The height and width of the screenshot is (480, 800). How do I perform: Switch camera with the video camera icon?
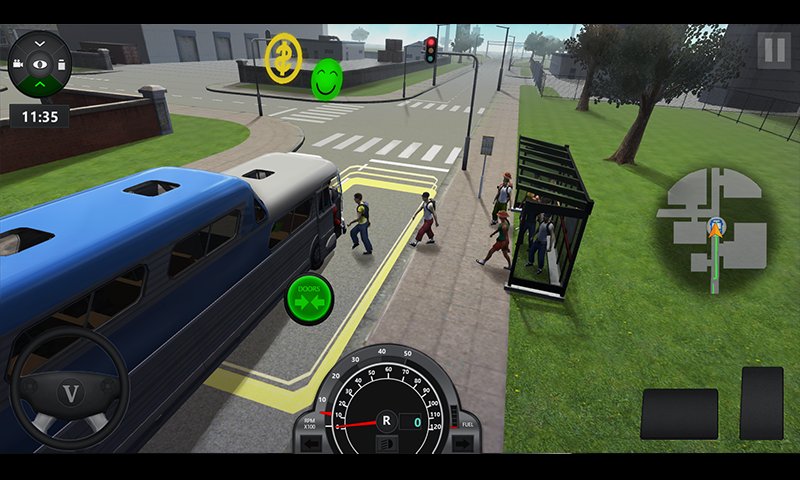pyautogui.click(x=19, y=63)
